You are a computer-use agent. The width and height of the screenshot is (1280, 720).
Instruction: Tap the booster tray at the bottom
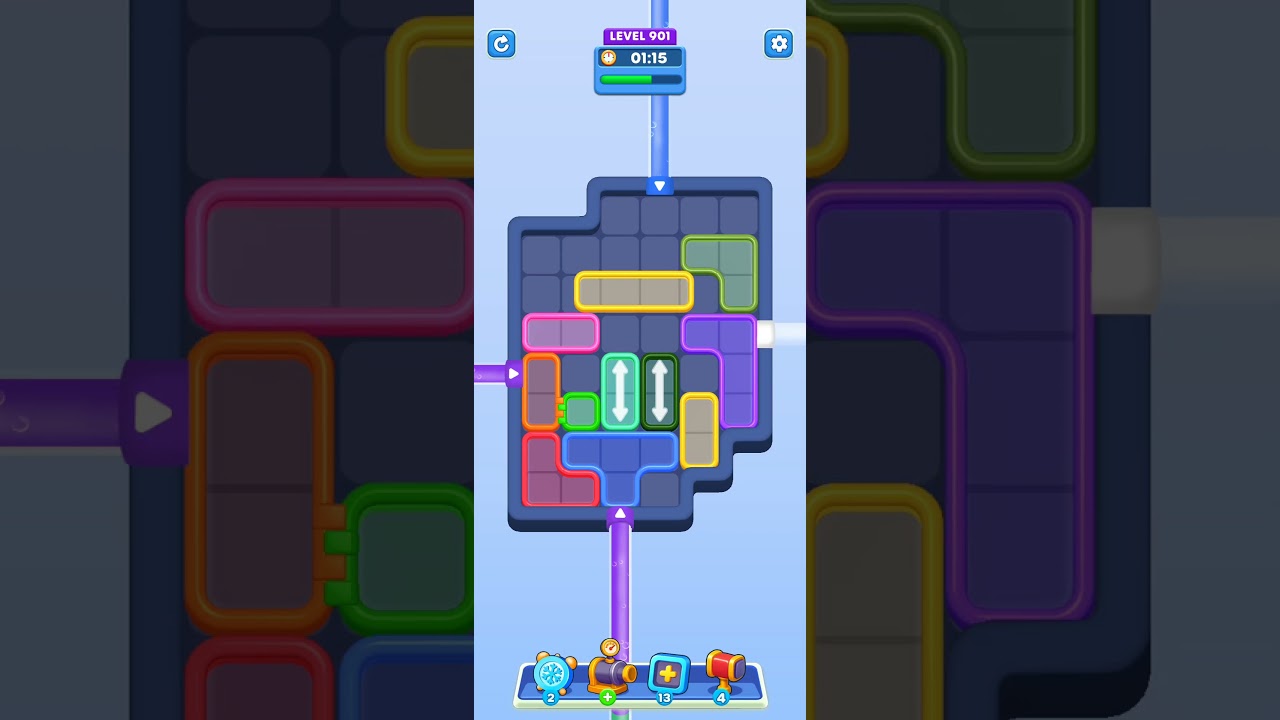point(640,690)
